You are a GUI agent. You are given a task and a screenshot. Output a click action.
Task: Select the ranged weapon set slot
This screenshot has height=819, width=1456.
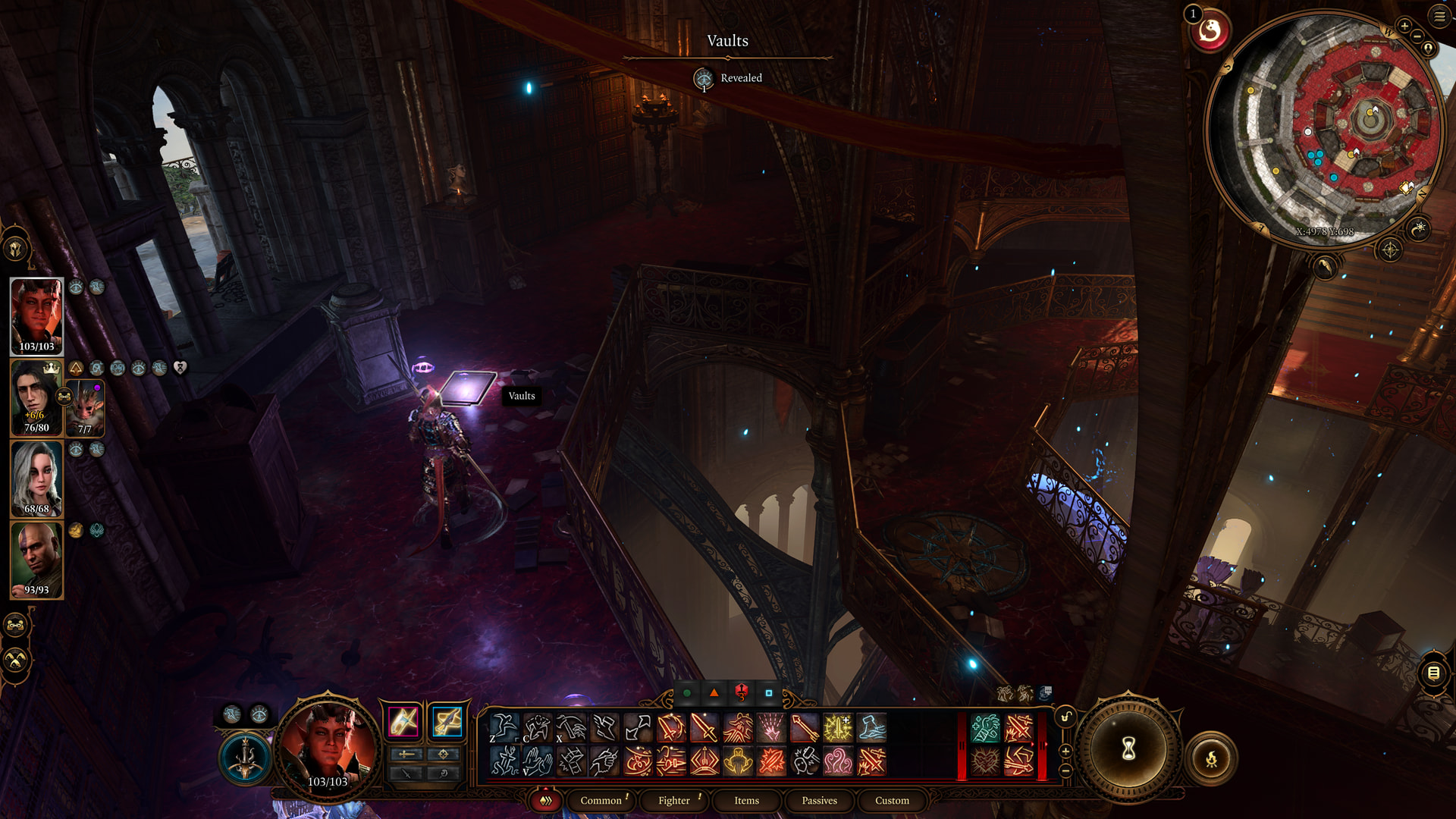tap(447, 720)
